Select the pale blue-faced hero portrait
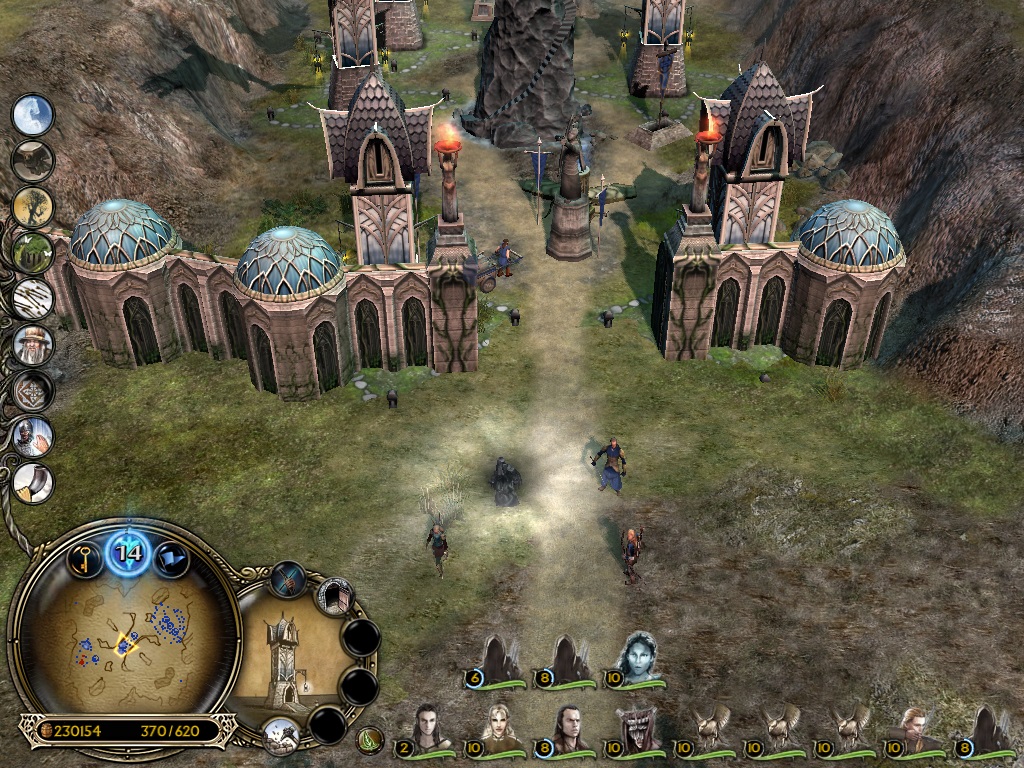 638,658
